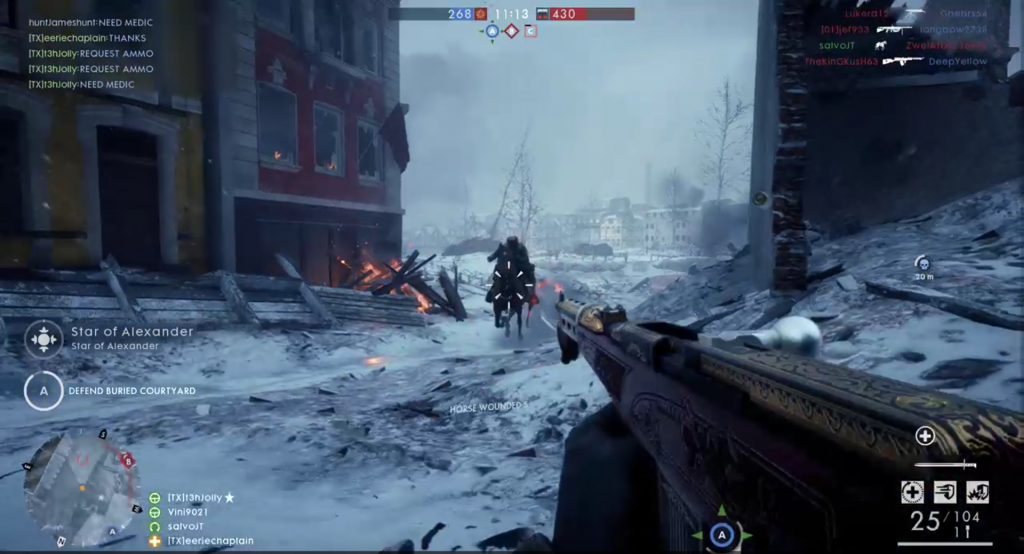1024x554 pixels.
Task: Choose the medical crate gadget icon
Action: pyautogui.click(x=911, y=492)
